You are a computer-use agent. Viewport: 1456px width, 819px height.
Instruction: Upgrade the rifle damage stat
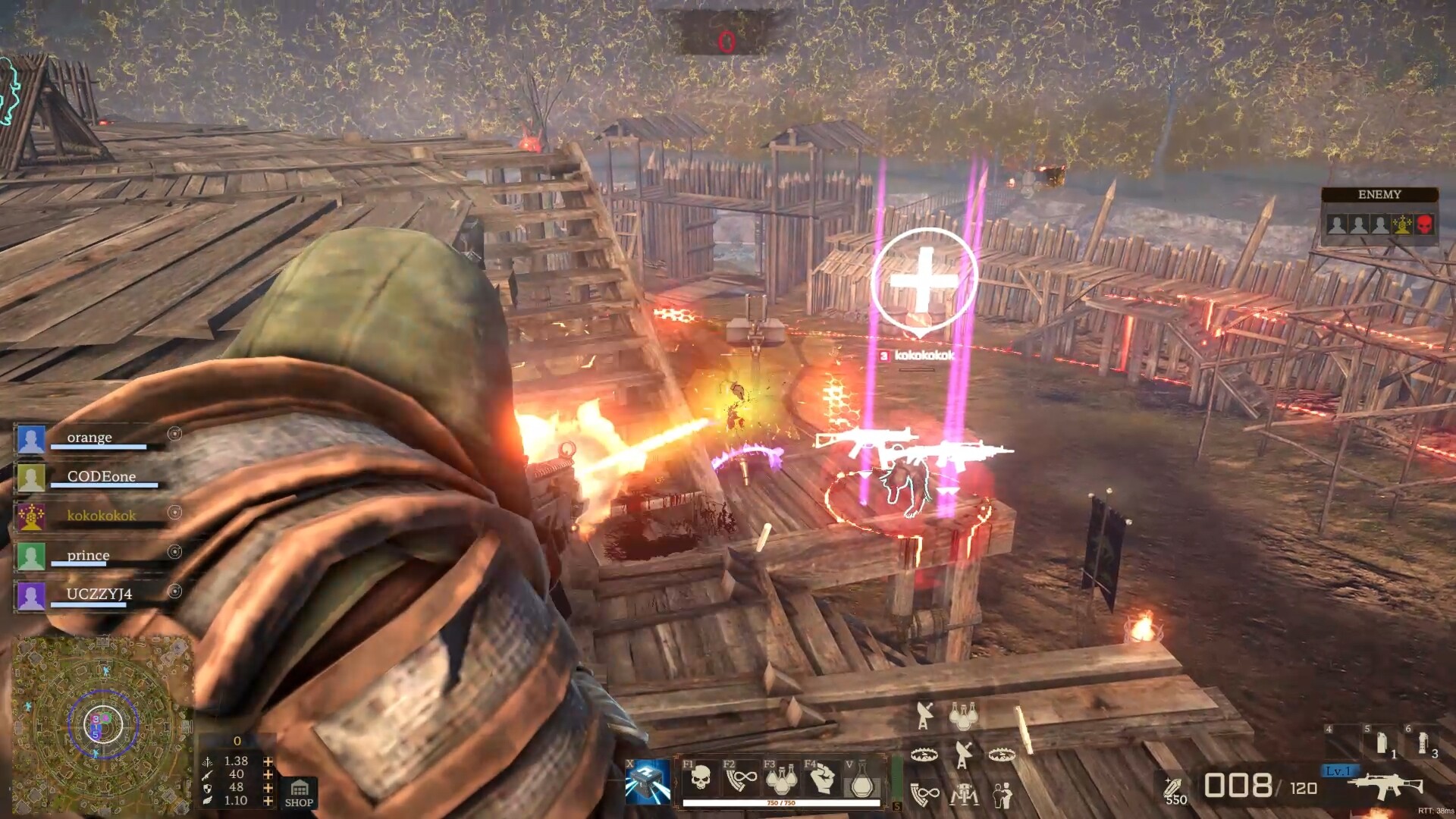coord(268,774)
